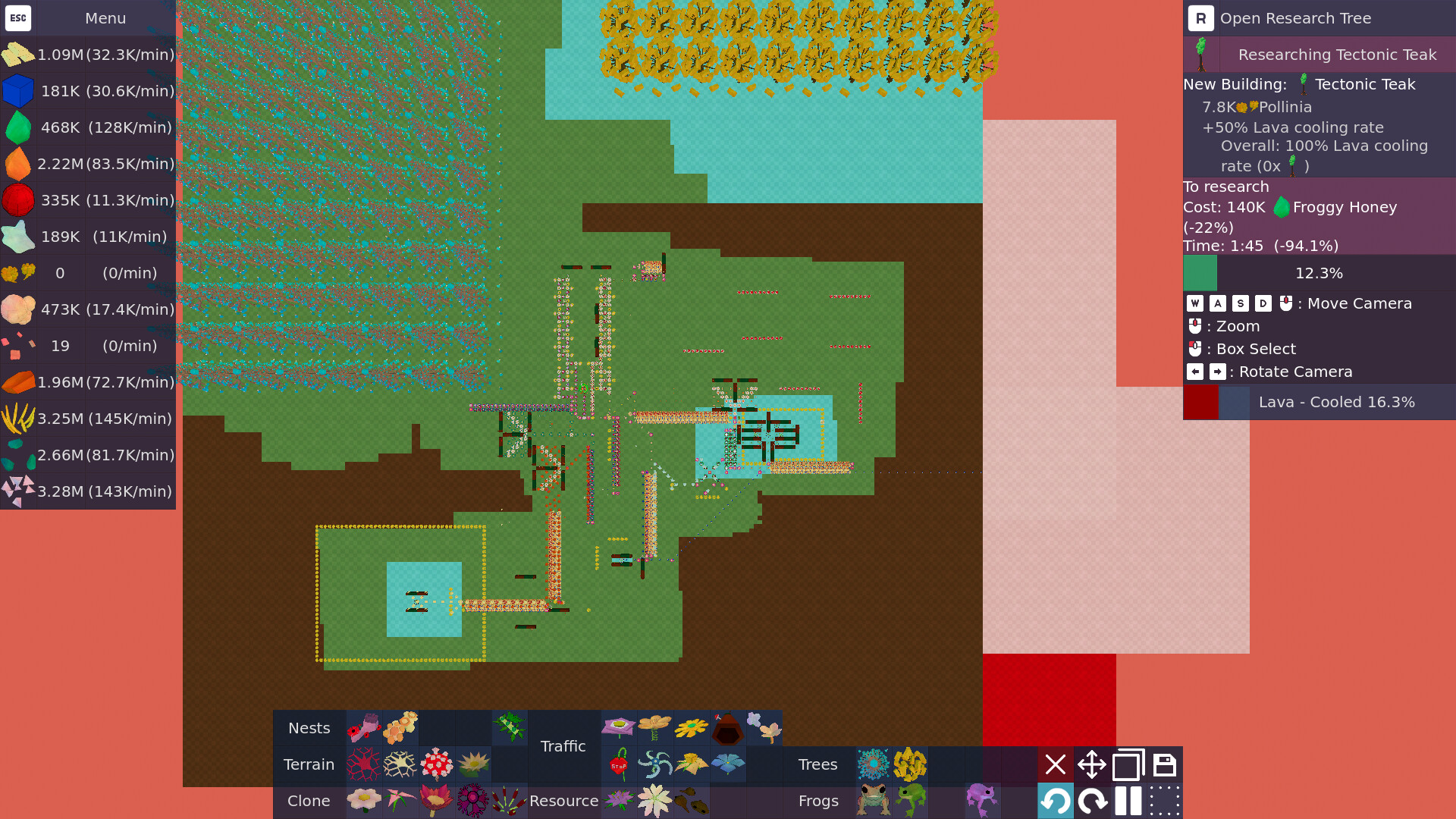Choose the blue flower traffic item
Viewport: 1456px width, 819px height.
(x=728, y=764)
